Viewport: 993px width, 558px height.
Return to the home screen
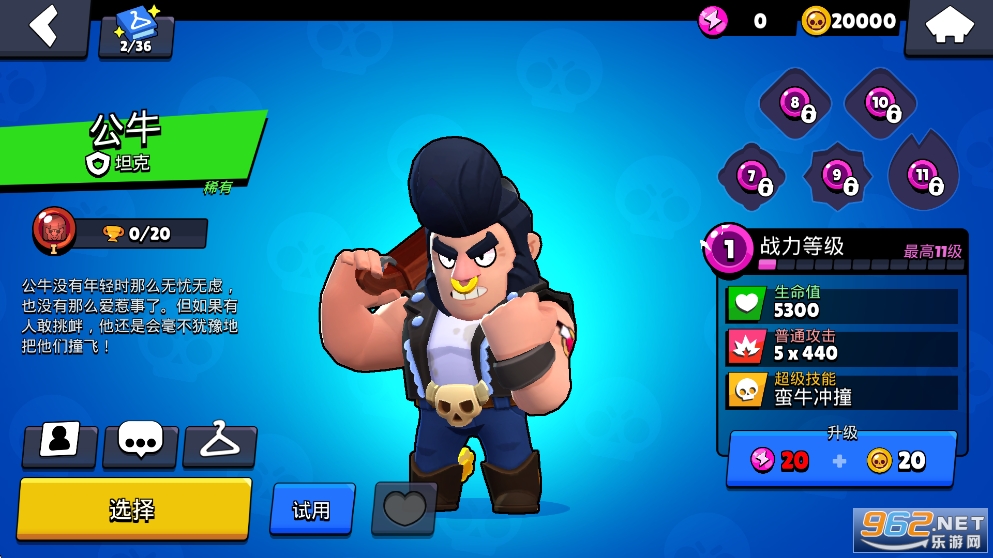tap(948, 27)
